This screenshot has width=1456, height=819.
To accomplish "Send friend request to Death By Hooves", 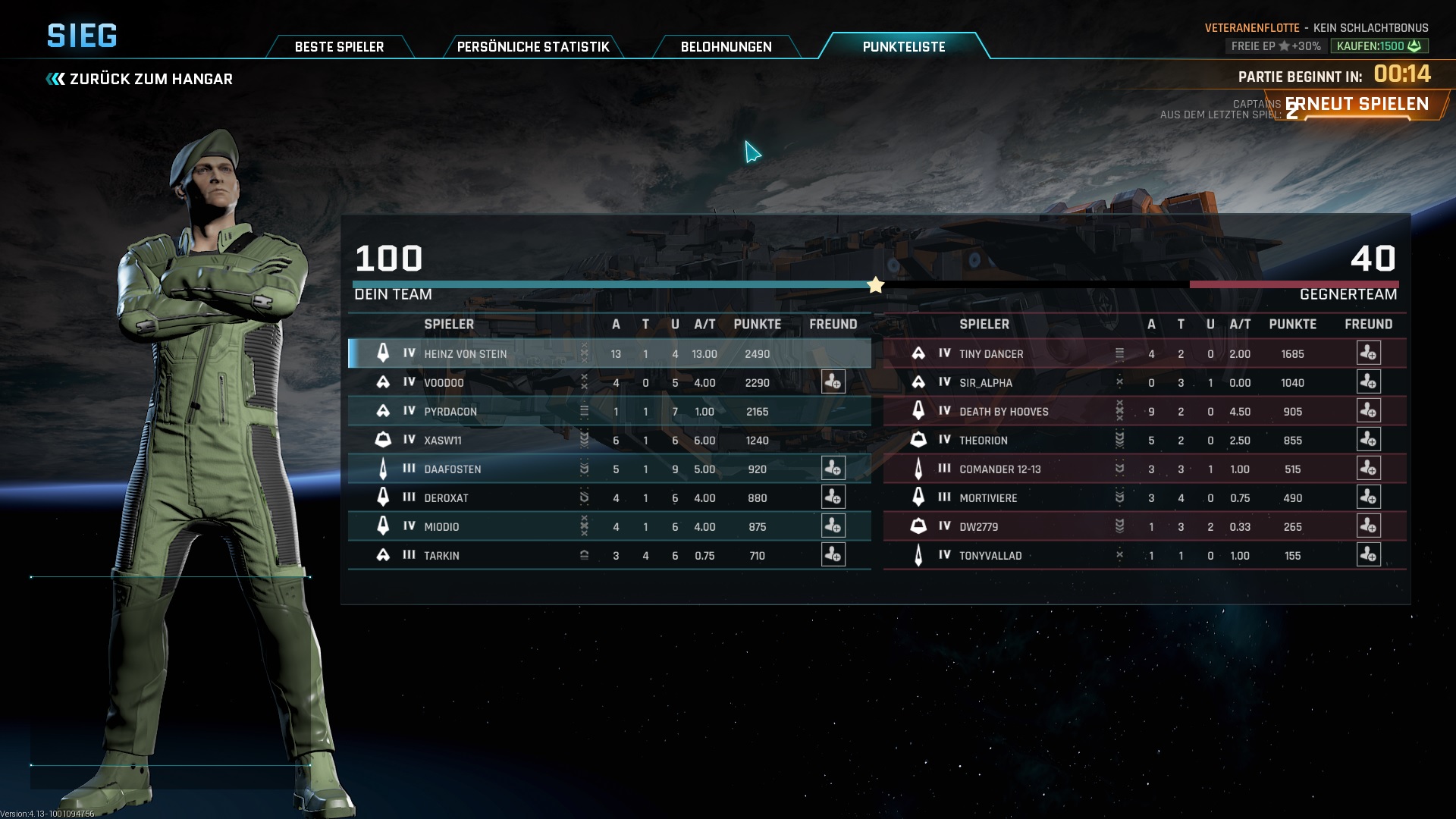I will click(1368, 411).
